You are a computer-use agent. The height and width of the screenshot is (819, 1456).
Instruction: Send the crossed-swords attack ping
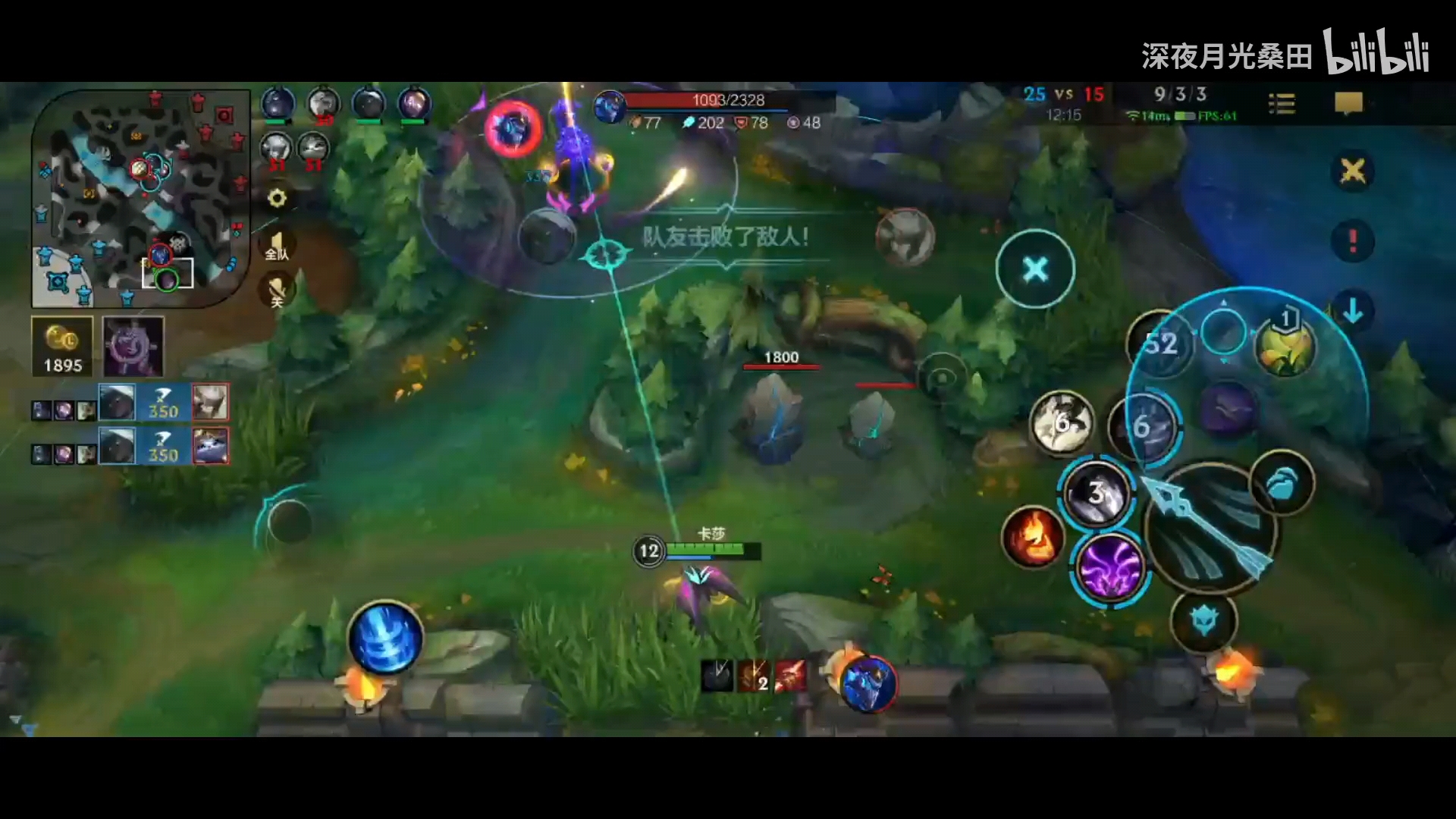click(x=1352, y=171)
